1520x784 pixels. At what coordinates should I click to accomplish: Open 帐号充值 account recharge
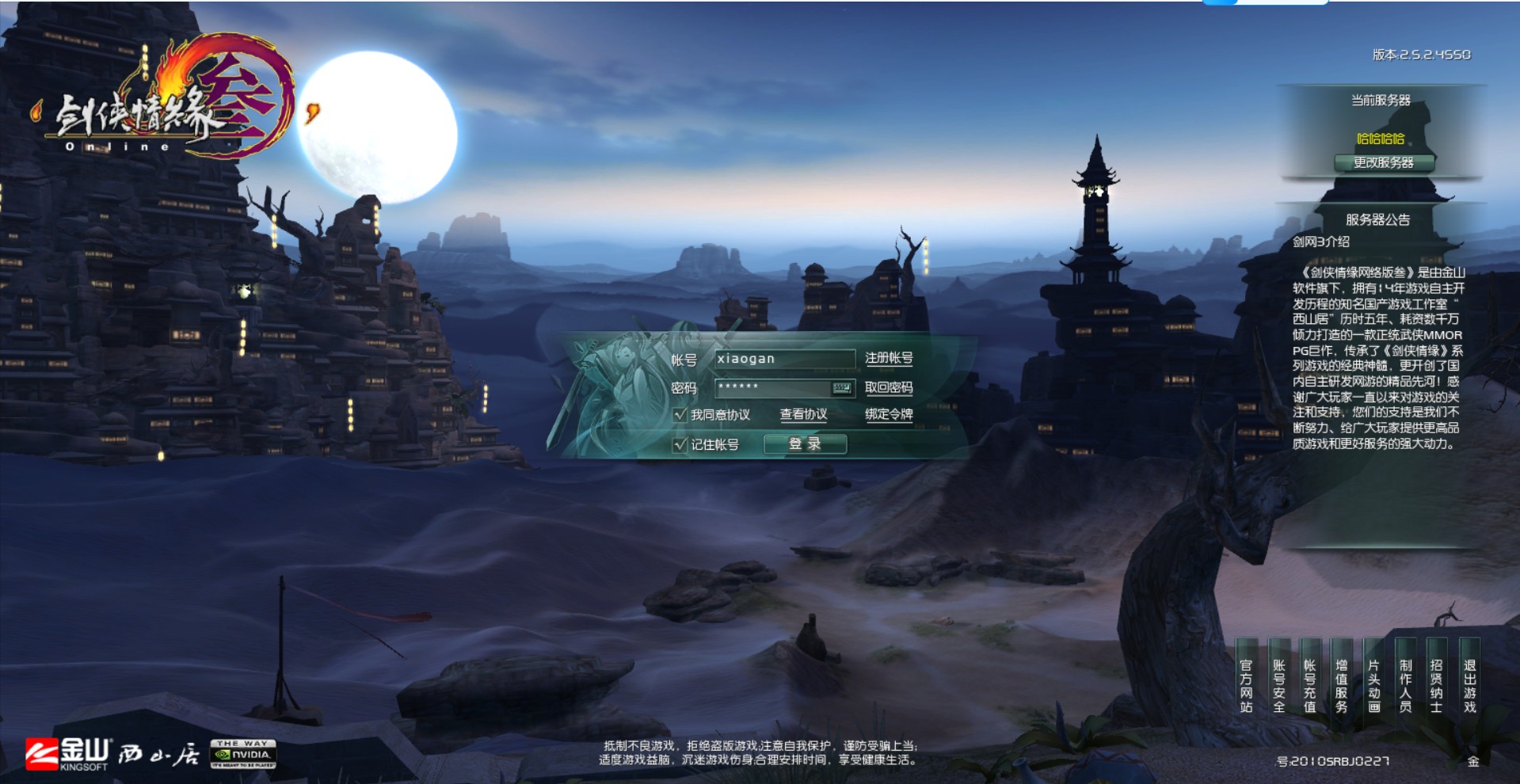pos(1310,686)
